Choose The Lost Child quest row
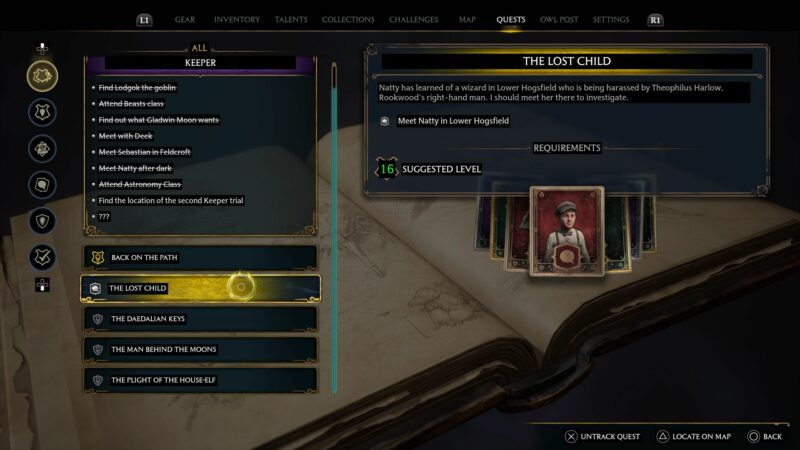800x450 pixels. 200,288
